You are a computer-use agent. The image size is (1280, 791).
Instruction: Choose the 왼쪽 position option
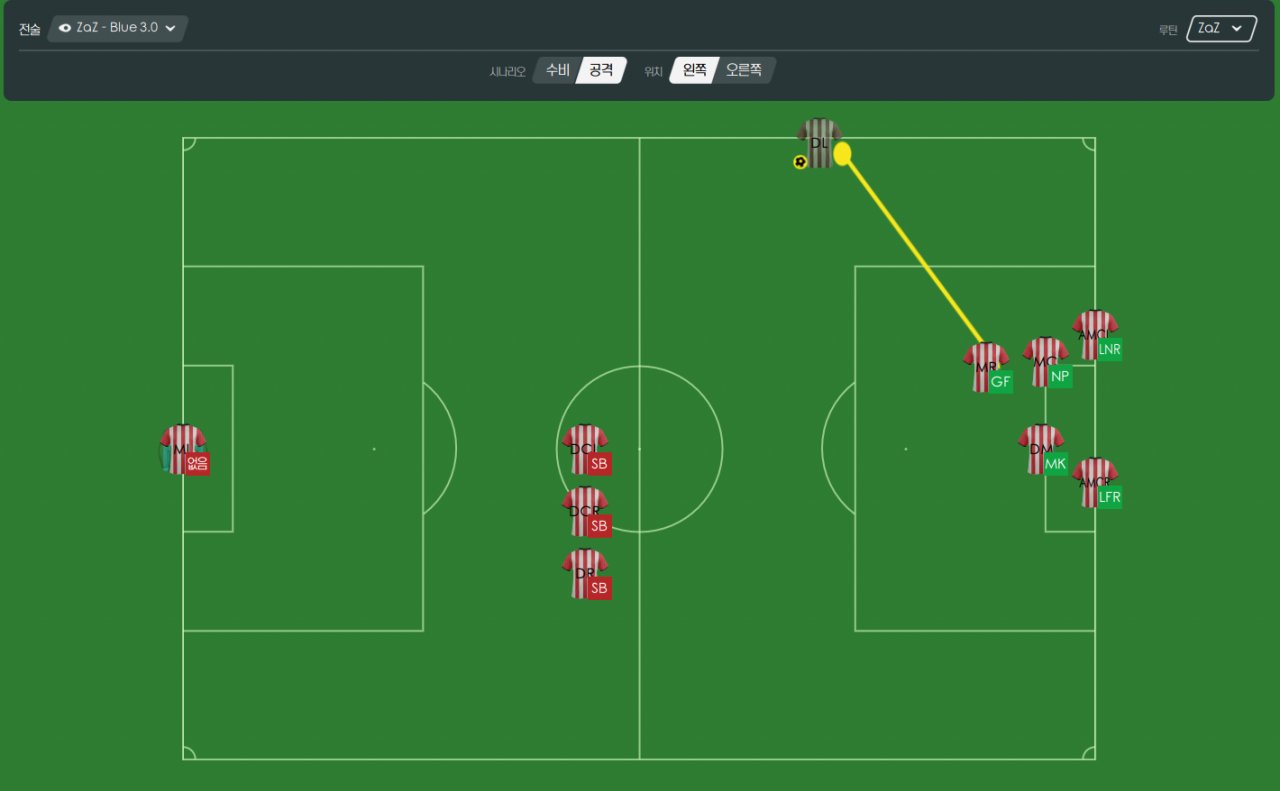coord(694,70)
